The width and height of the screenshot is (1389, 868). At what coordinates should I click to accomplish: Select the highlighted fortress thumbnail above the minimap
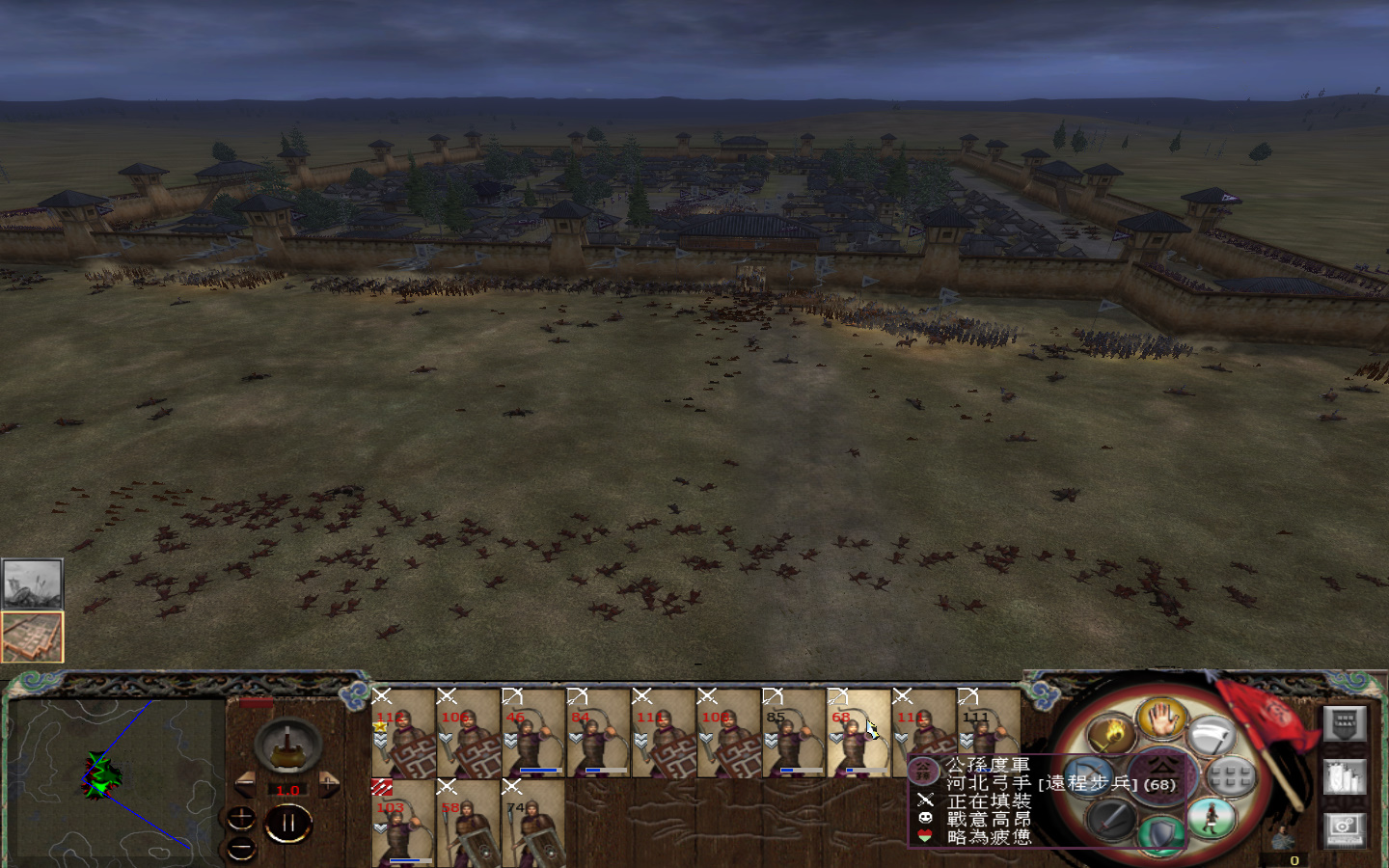coord(34,635)
